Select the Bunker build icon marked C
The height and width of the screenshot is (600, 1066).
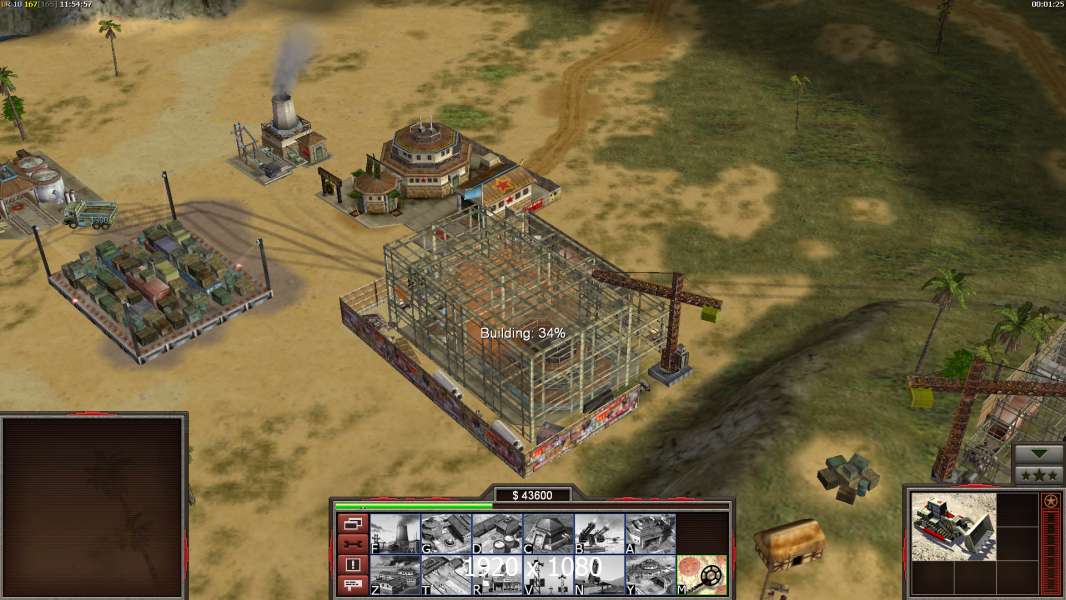point(548,534)
